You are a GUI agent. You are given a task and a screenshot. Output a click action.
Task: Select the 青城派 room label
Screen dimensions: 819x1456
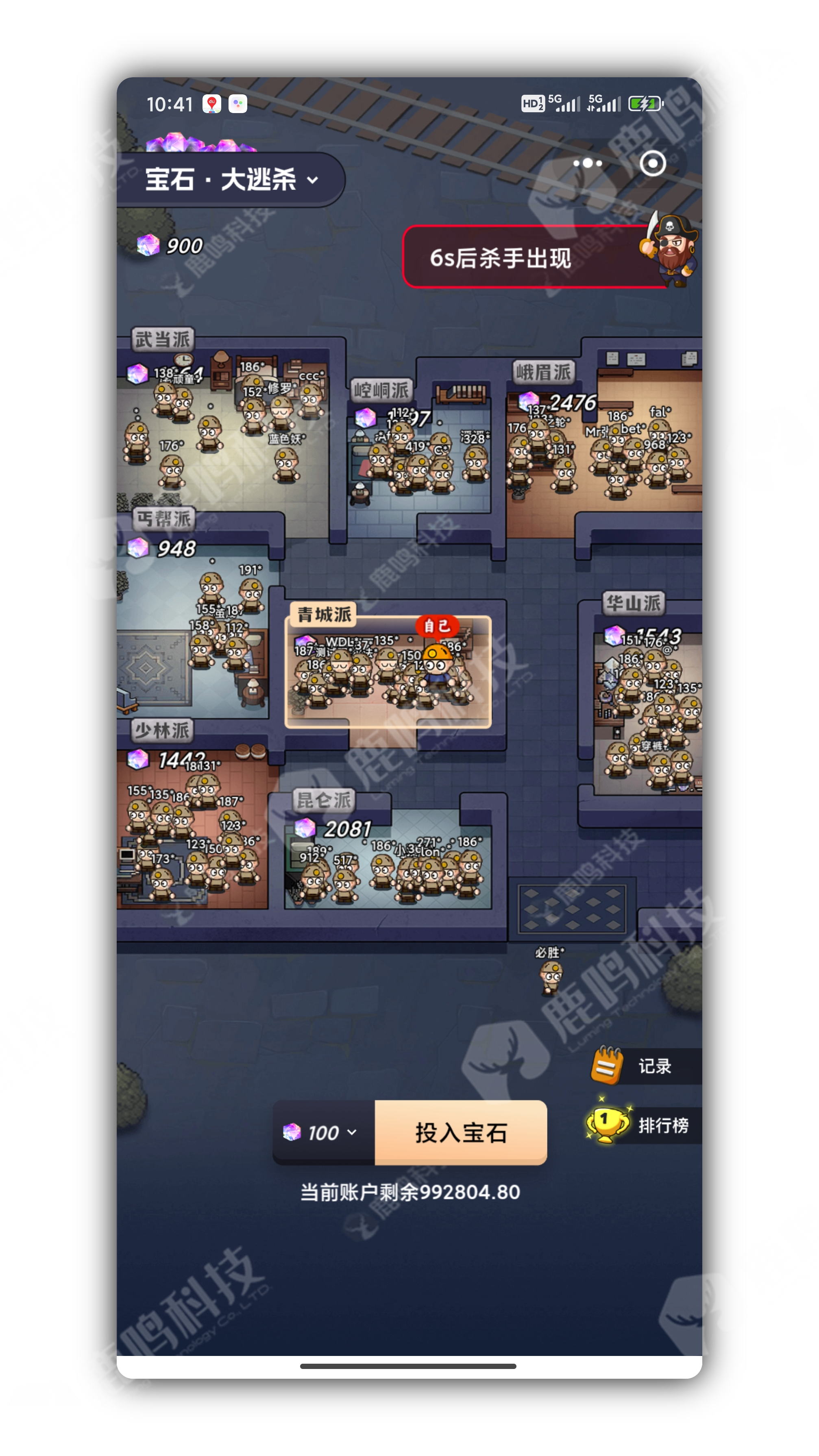[324, 614]
